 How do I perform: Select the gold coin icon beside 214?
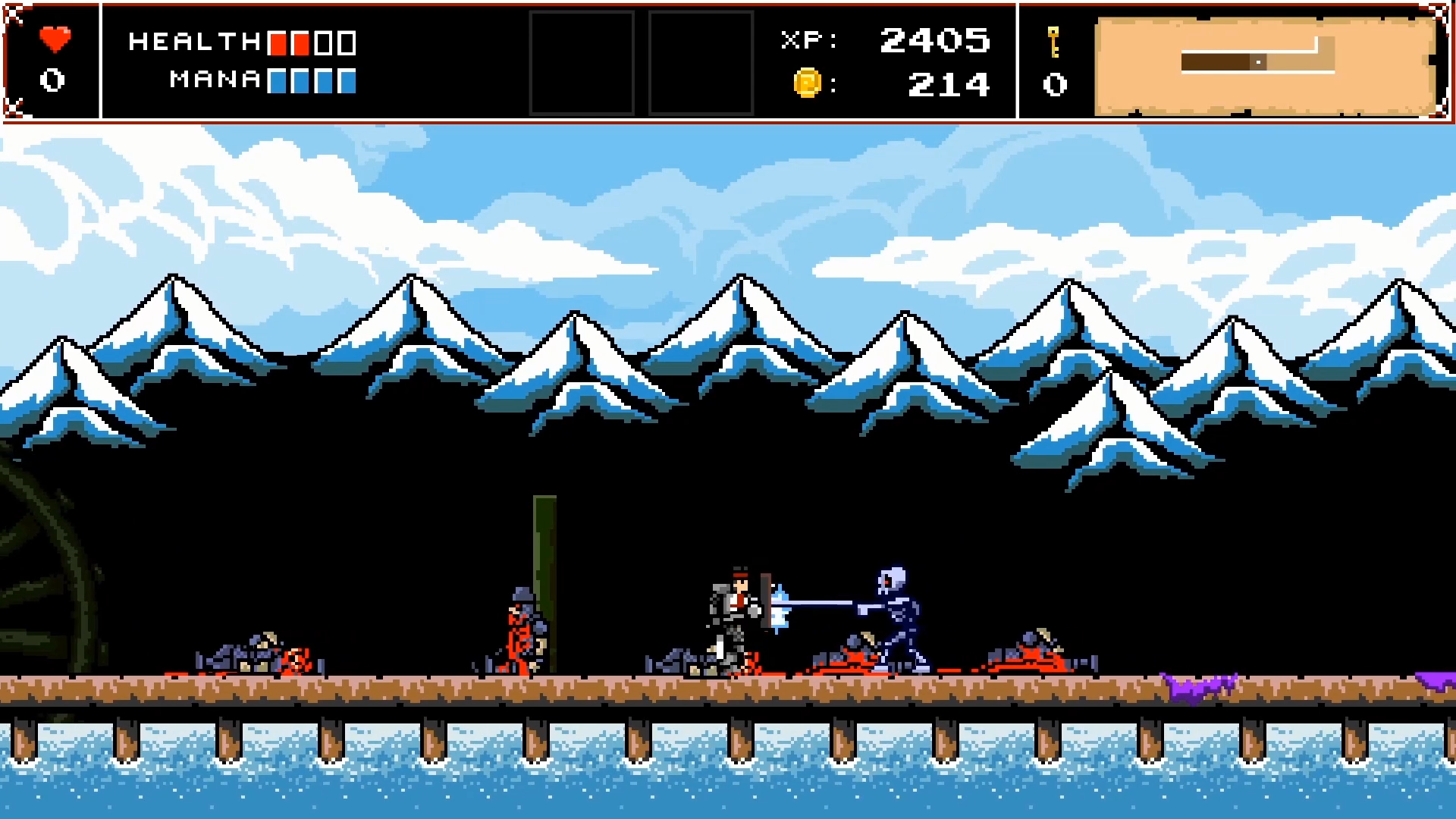click(x=806, y=83)
